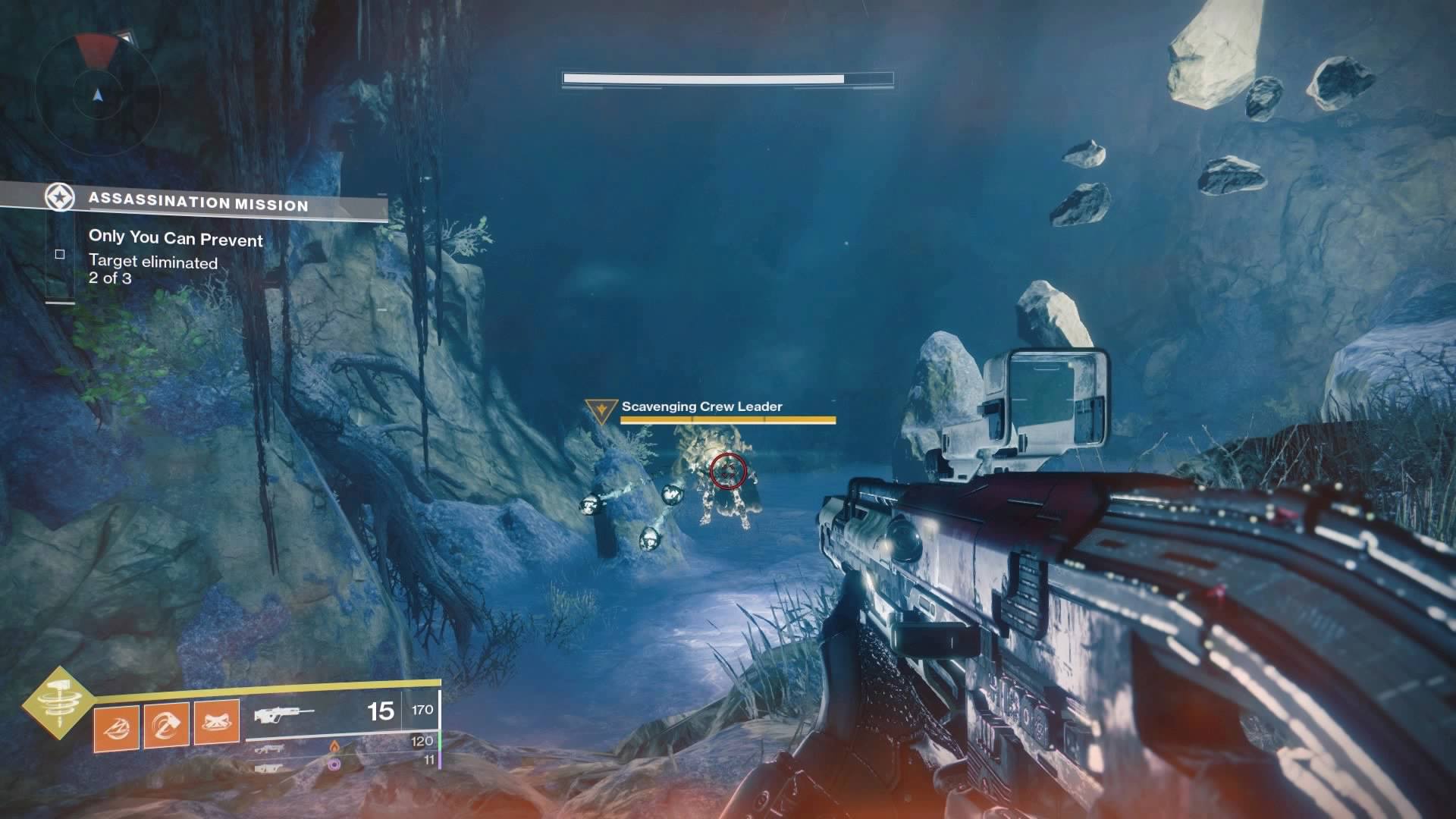Trigger the hammer melee ability icon

pos(167,724)
